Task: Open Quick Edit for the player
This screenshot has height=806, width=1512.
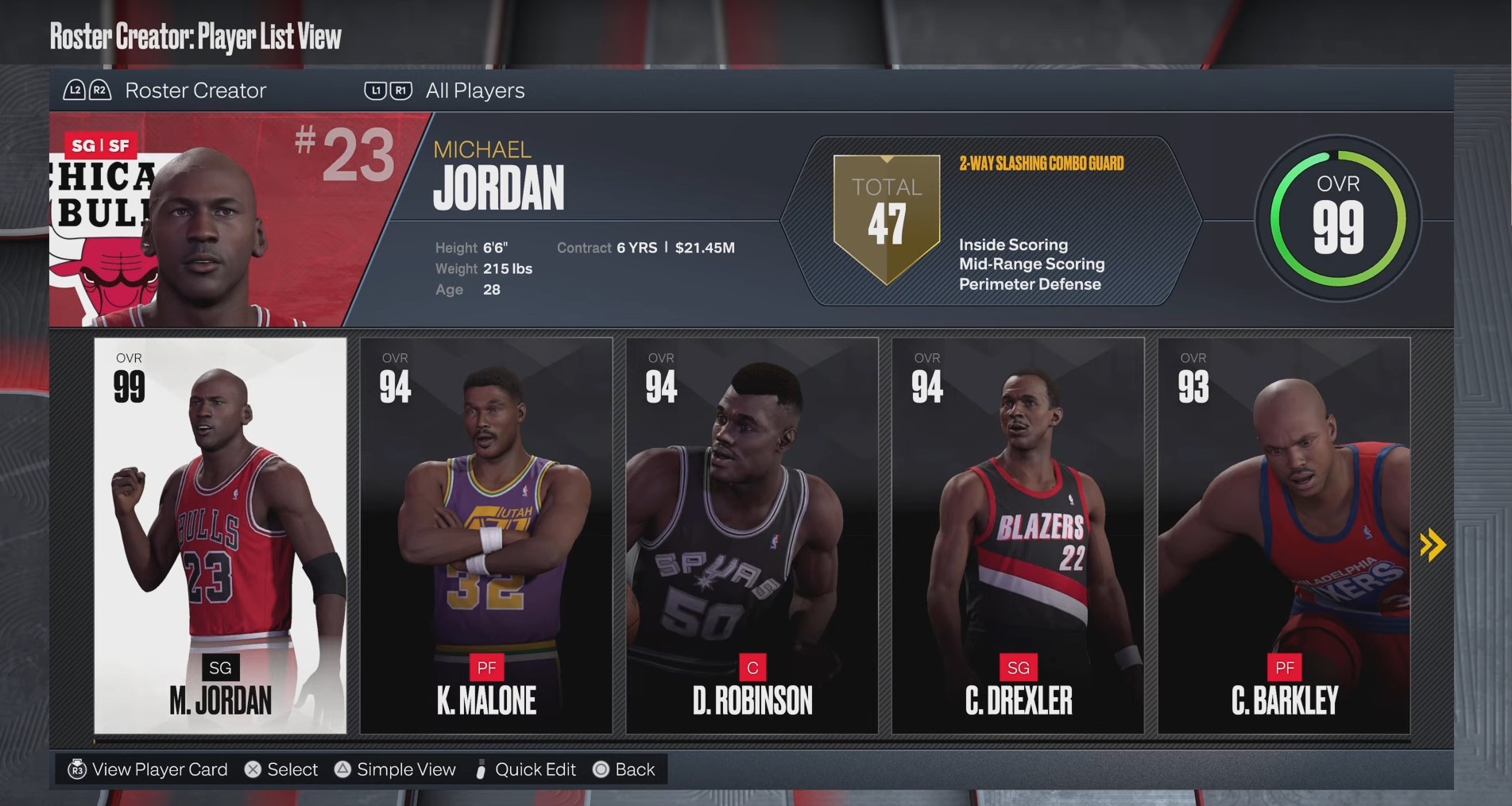Action: coord(535,769)
